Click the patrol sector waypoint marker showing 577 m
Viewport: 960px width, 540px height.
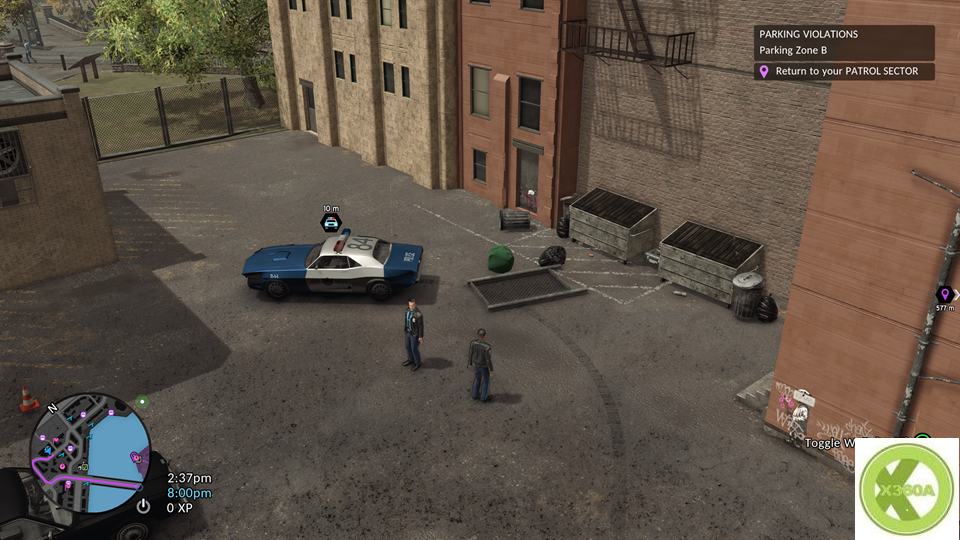click(x=943, y=294)
